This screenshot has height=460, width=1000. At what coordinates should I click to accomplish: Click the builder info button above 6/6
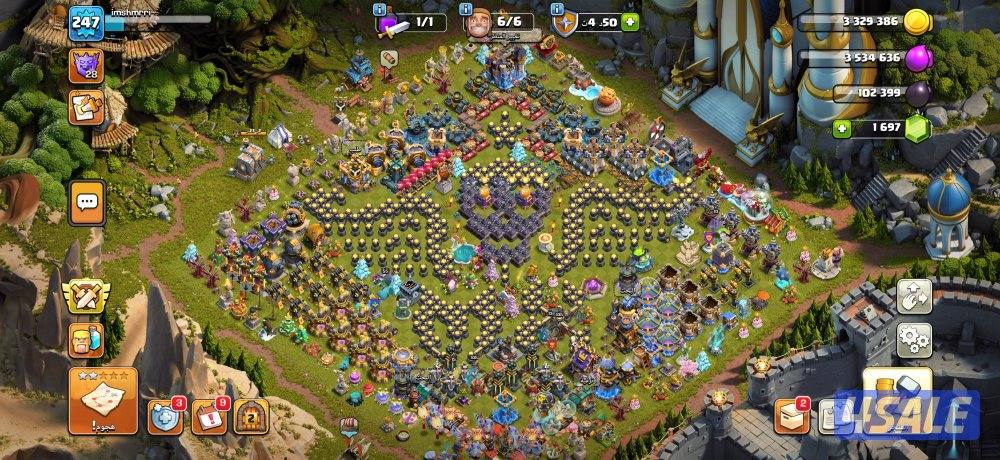click(x=467, y=9)
